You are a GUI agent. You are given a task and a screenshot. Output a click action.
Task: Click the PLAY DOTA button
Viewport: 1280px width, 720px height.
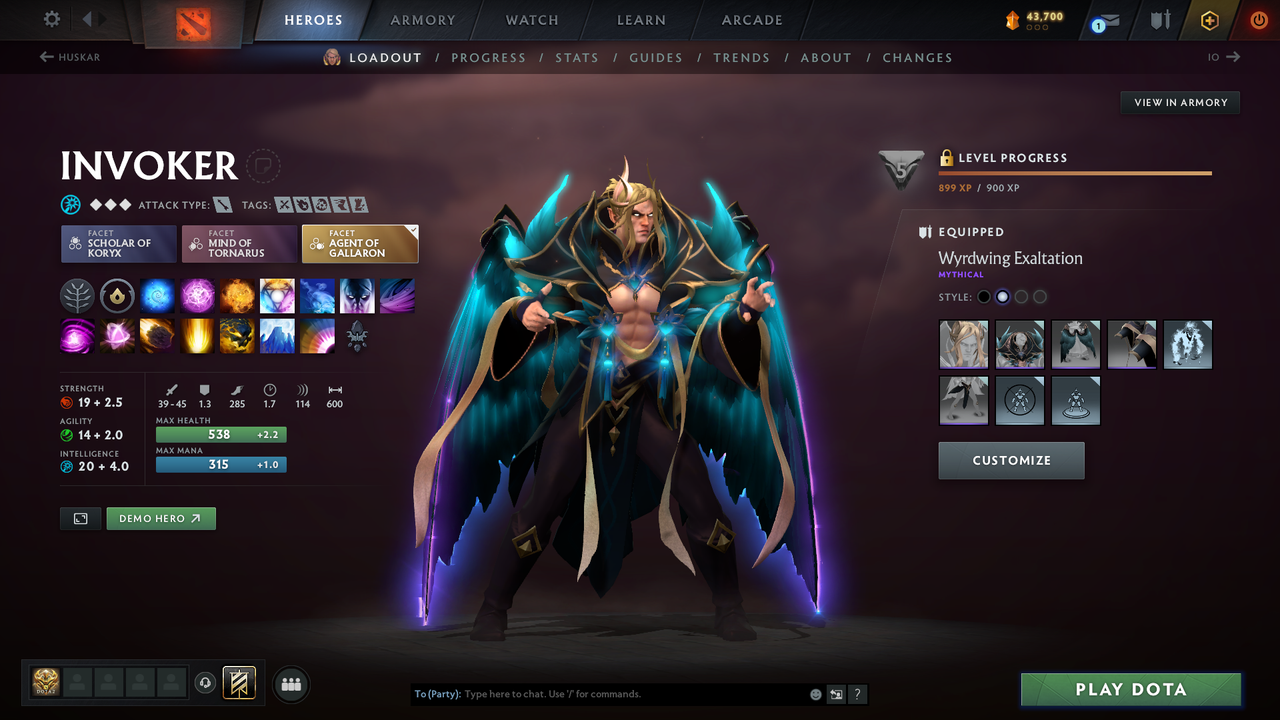coord(1130,689)
